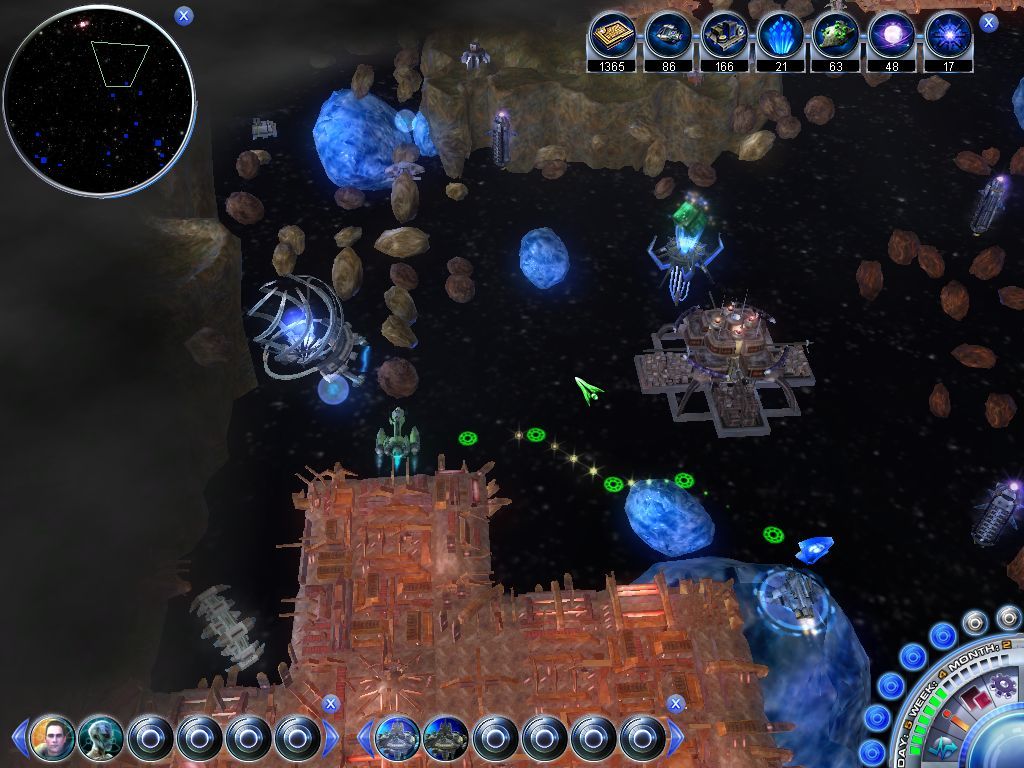Select the first space station portrait
1024x768 pixels.
tap(397, 739)
